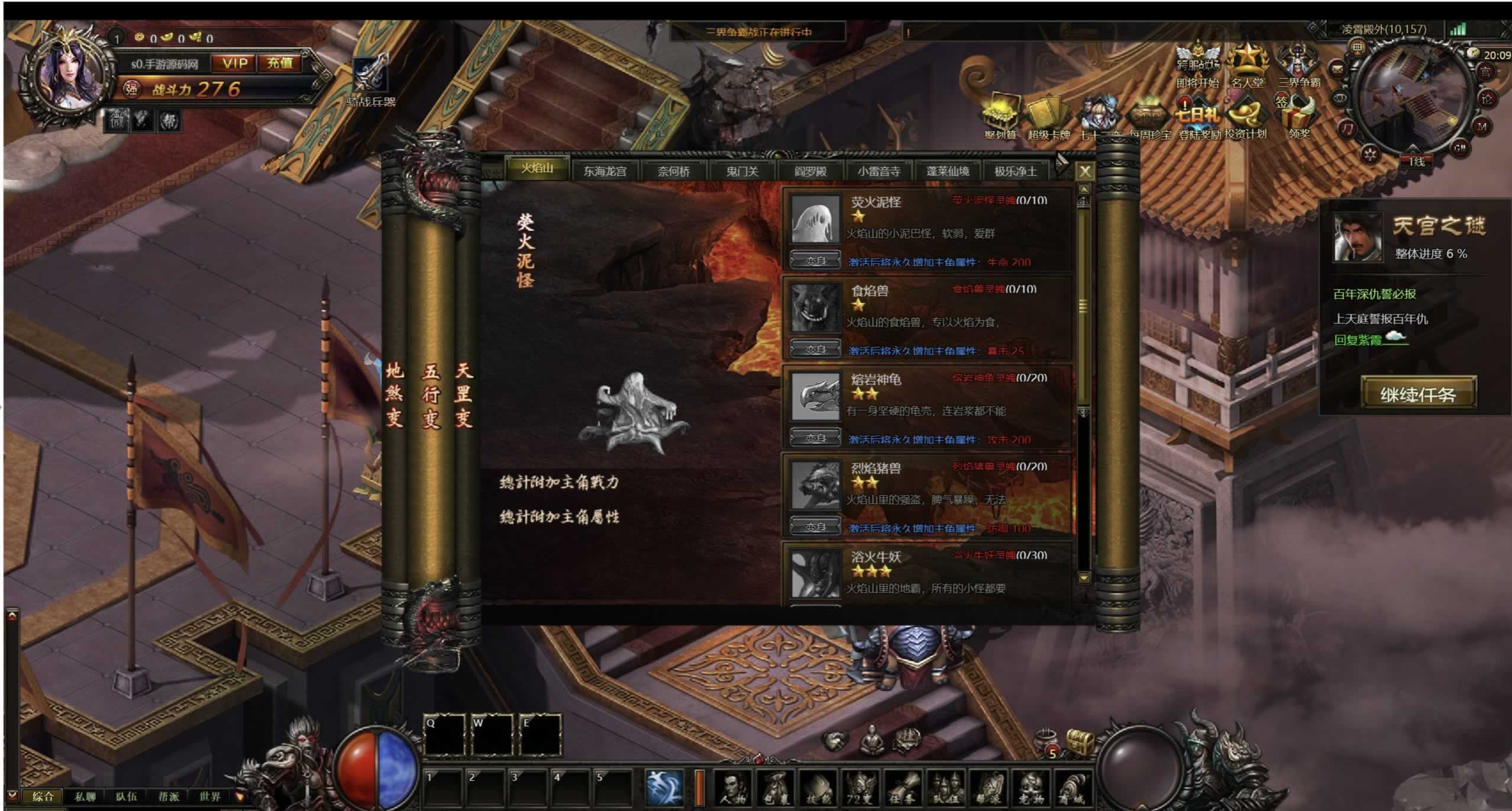Choose the 天罡变 scroll category
Screen dimensions: 1512x811
click(x=464, y=395)
